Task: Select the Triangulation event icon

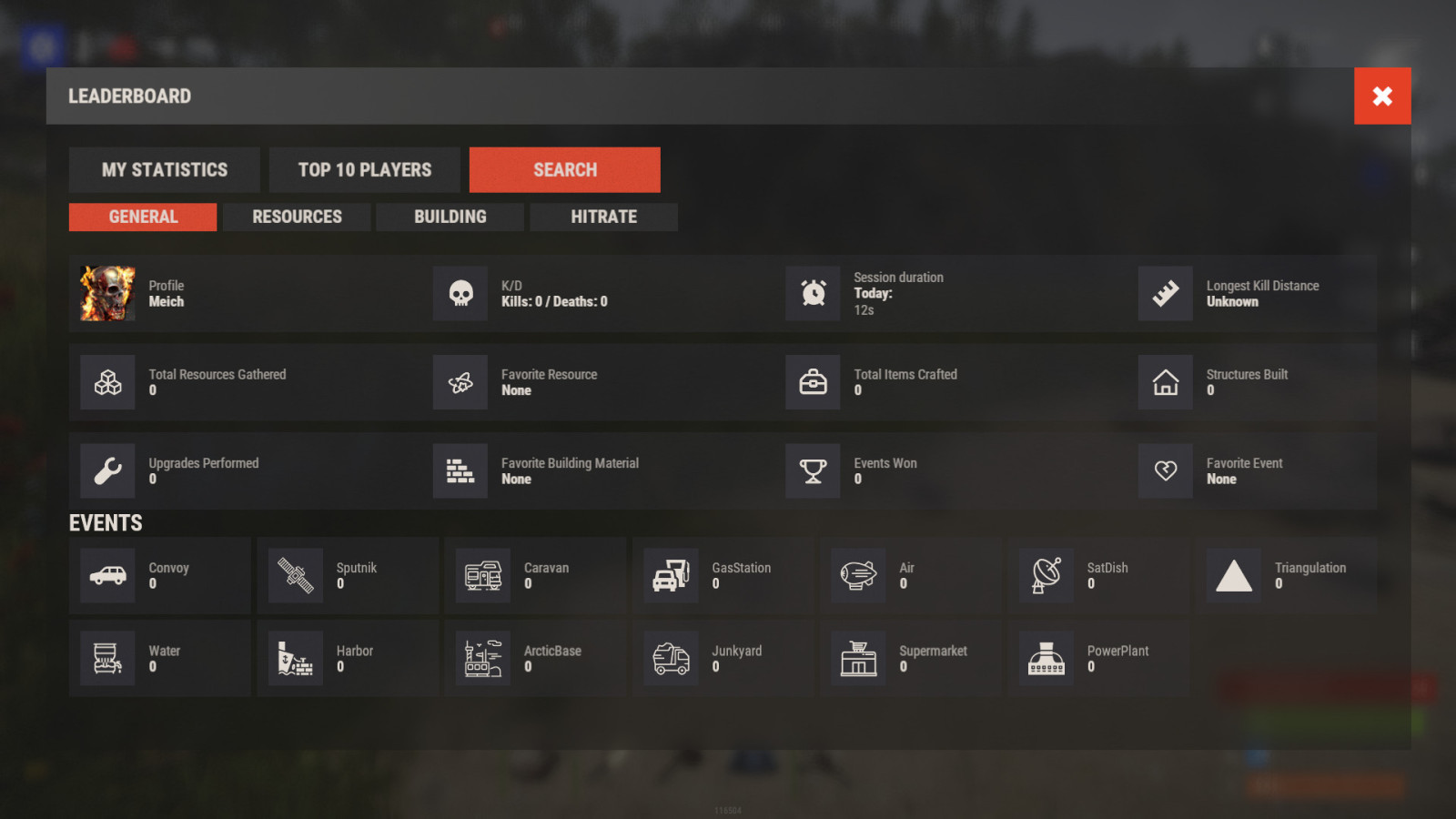Action: pos(1233,575)
